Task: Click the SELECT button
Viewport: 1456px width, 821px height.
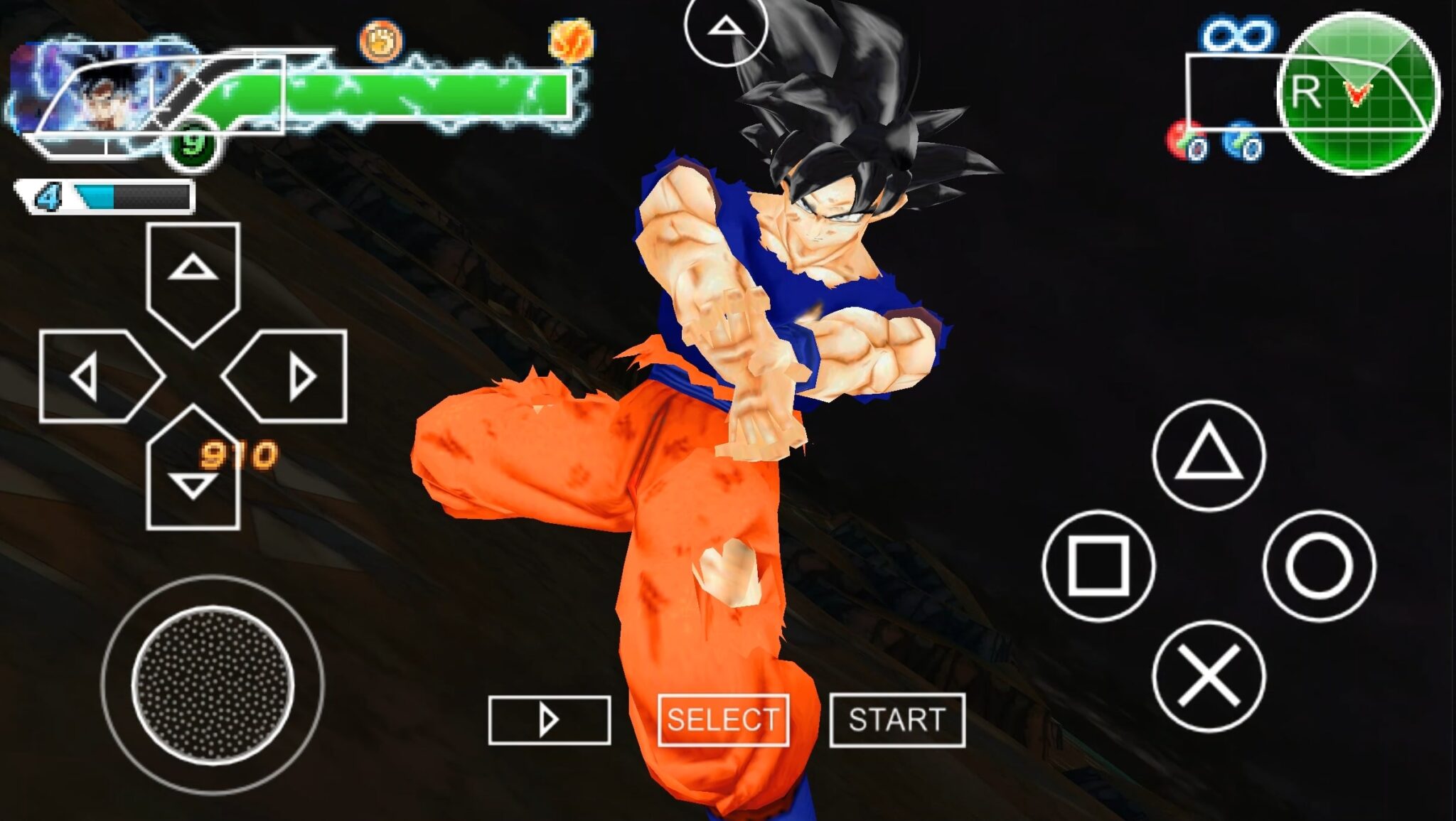Action: 723,720
